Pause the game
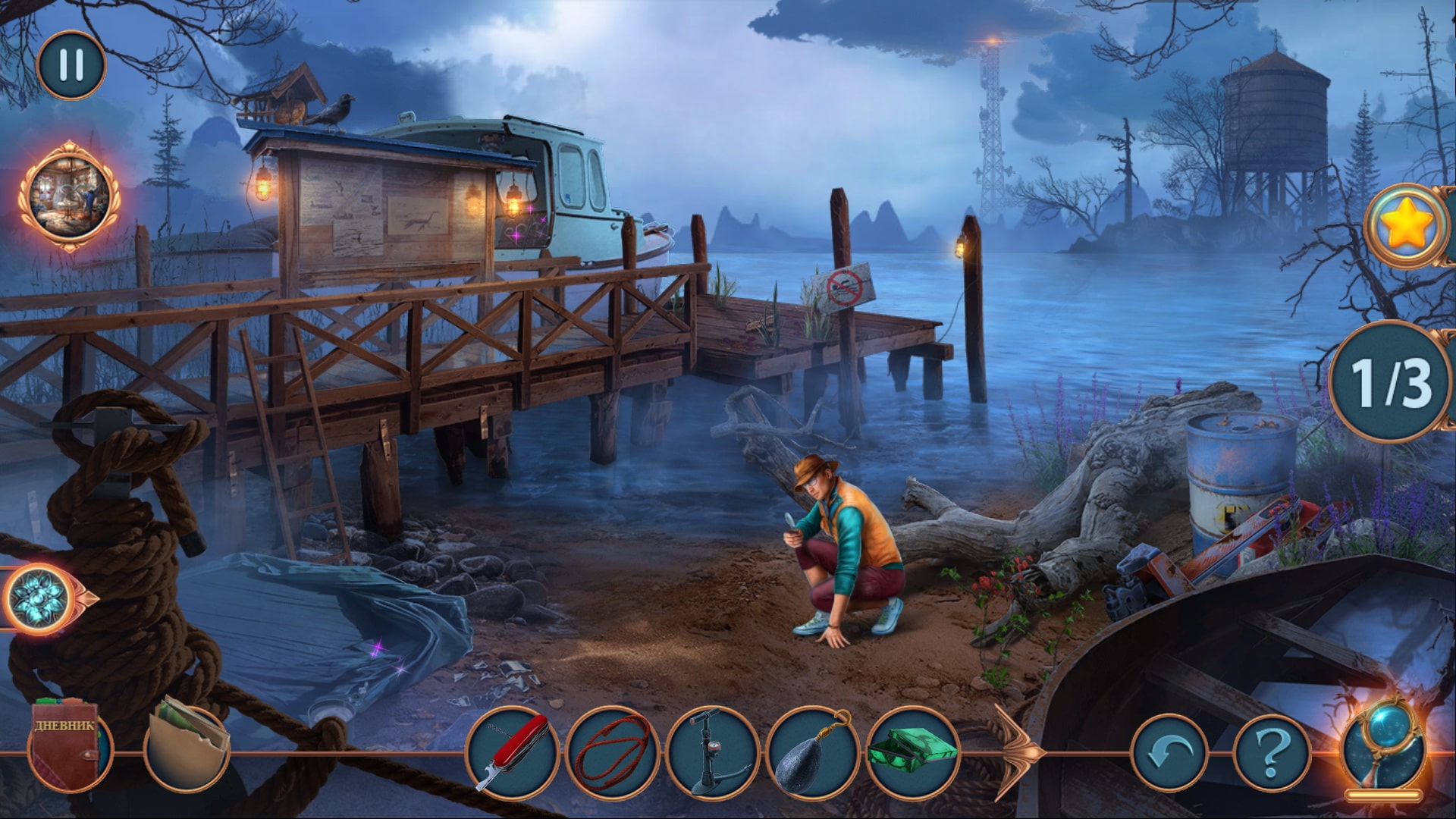Screen dimensions: 1456x819 [x=71, y=65]
